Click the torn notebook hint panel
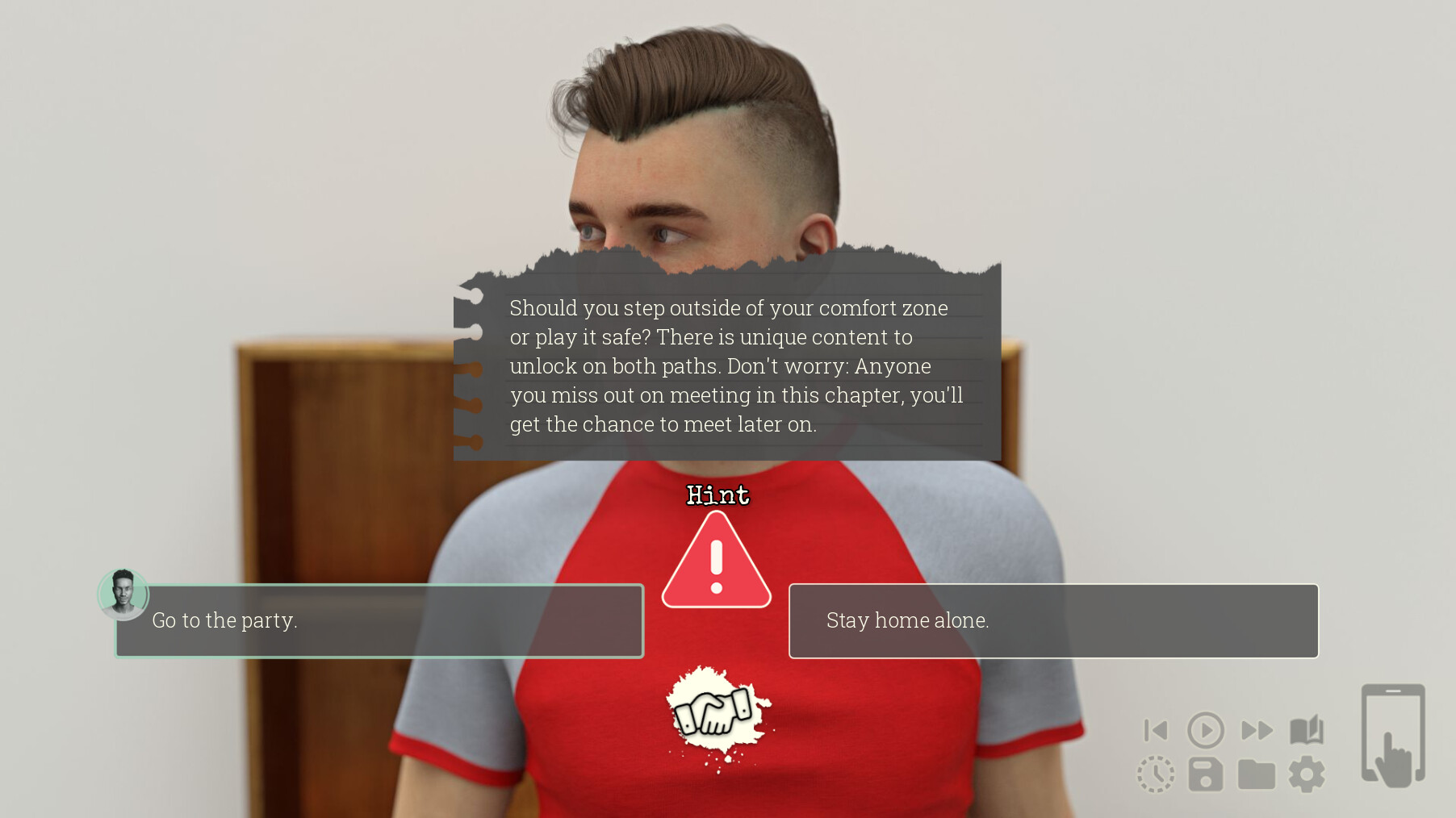The width and height of the screenshot is (1456, 818). [x=726, y=359]
